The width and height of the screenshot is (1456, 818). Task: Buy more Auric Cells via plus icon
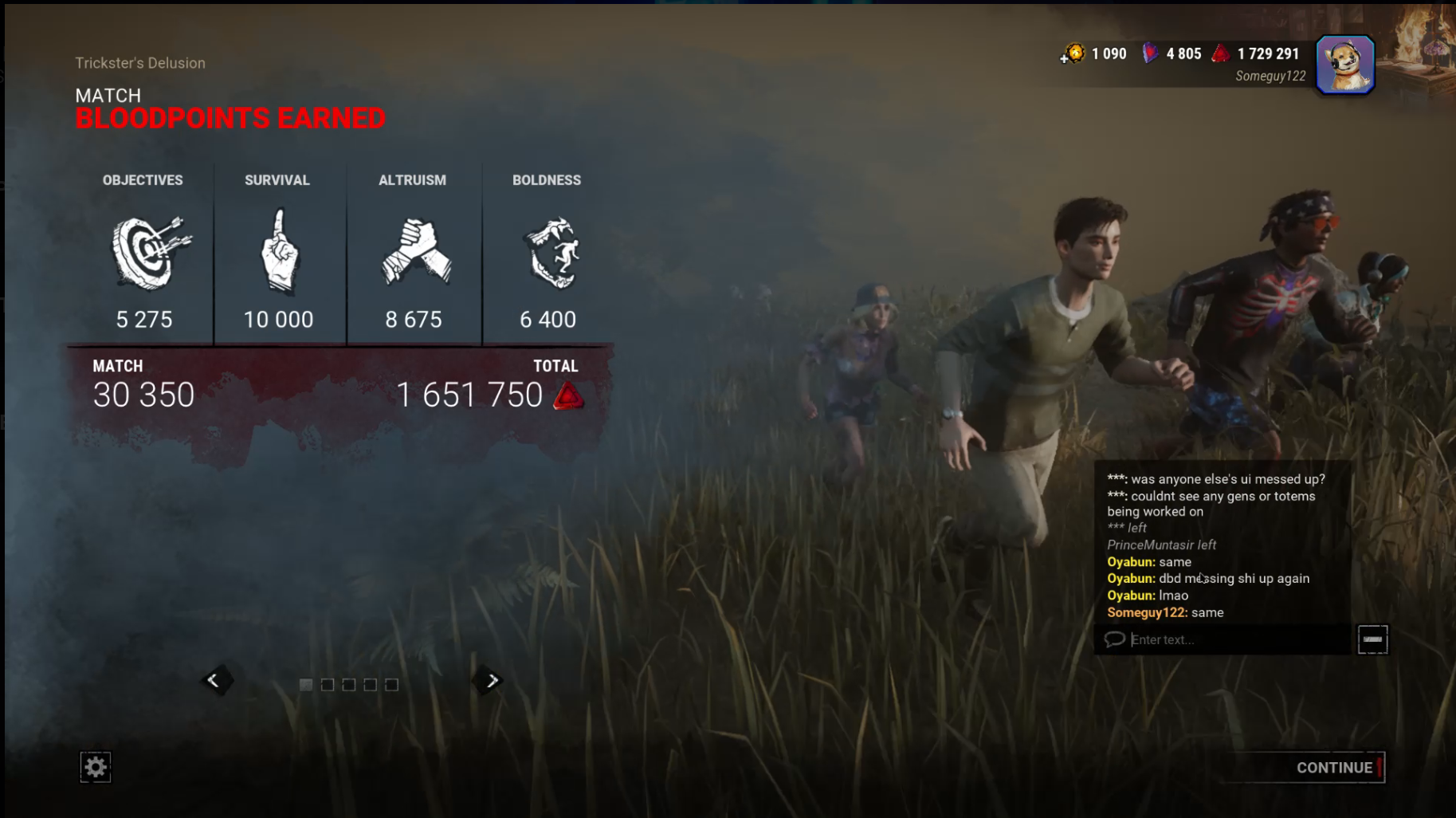(1065, 58)
